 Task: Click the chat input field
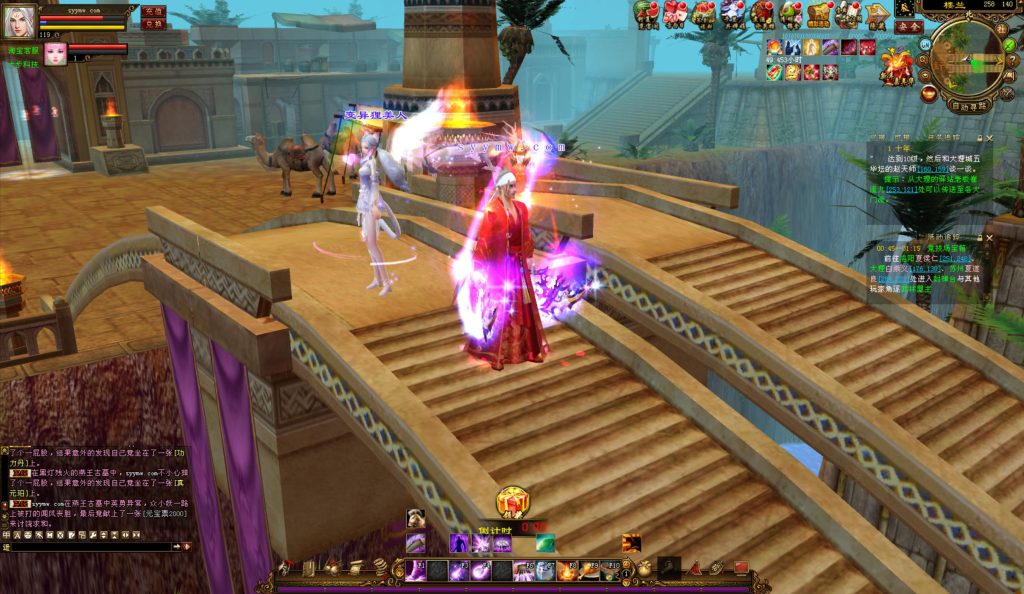pyautogui.click(x=90, y=547)
